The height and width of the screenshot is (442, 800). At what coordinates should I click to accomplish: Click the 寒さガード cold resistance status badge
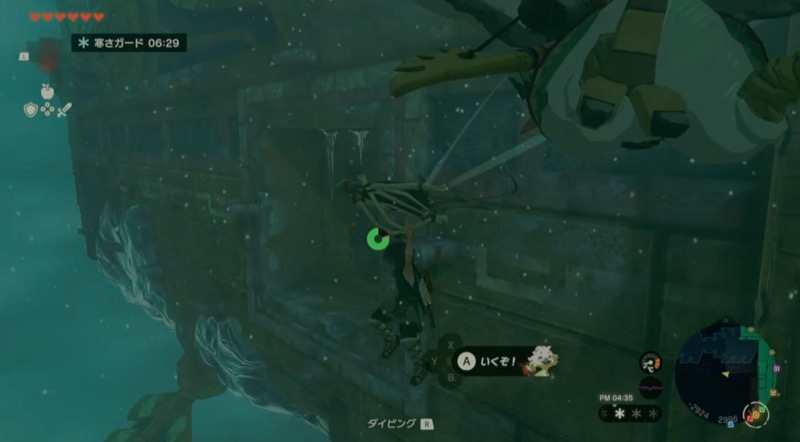[129, 44]
